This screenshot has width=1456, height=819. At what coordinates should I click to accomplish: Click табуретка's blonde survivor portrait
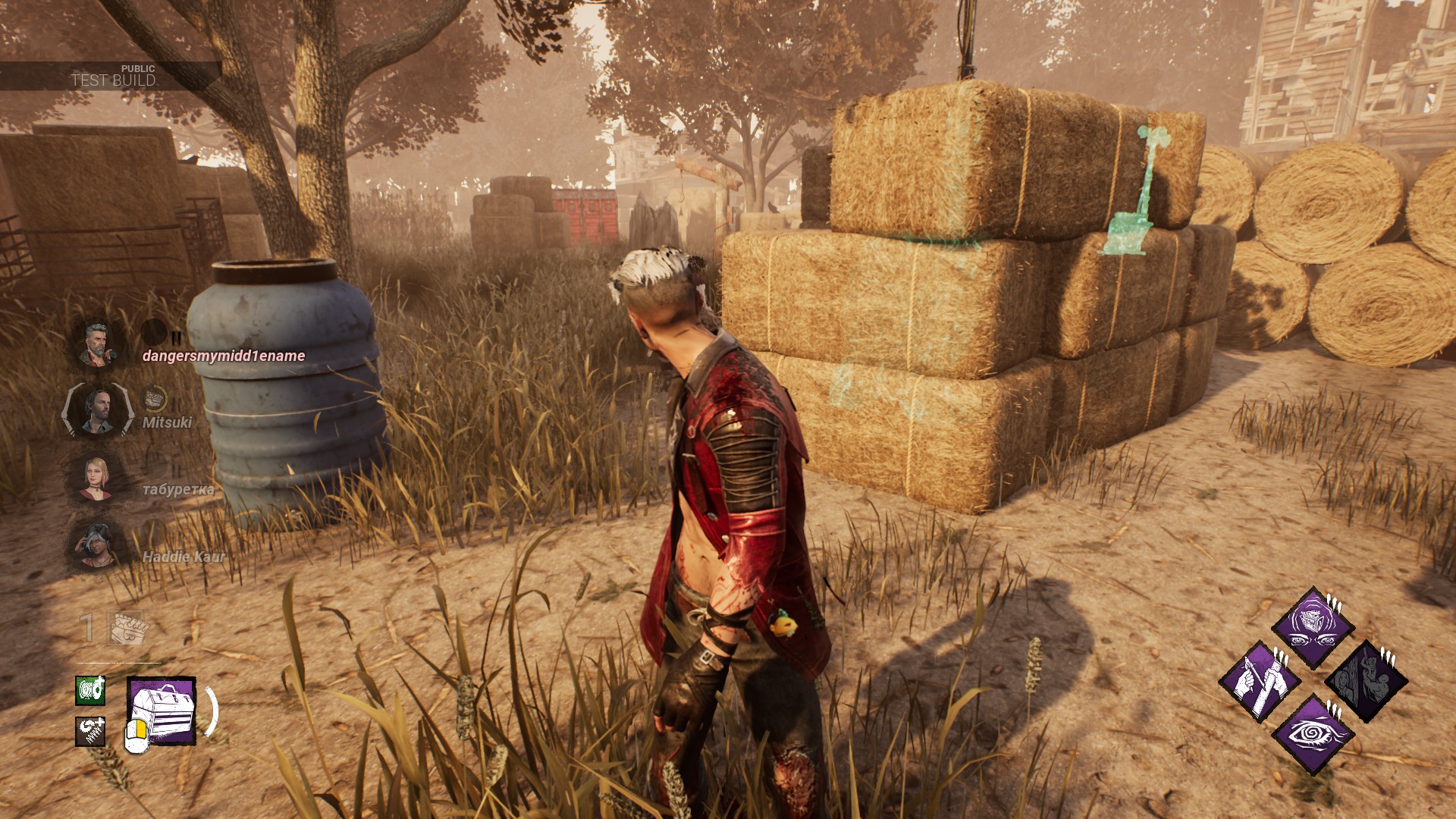(x=98, y=479)
